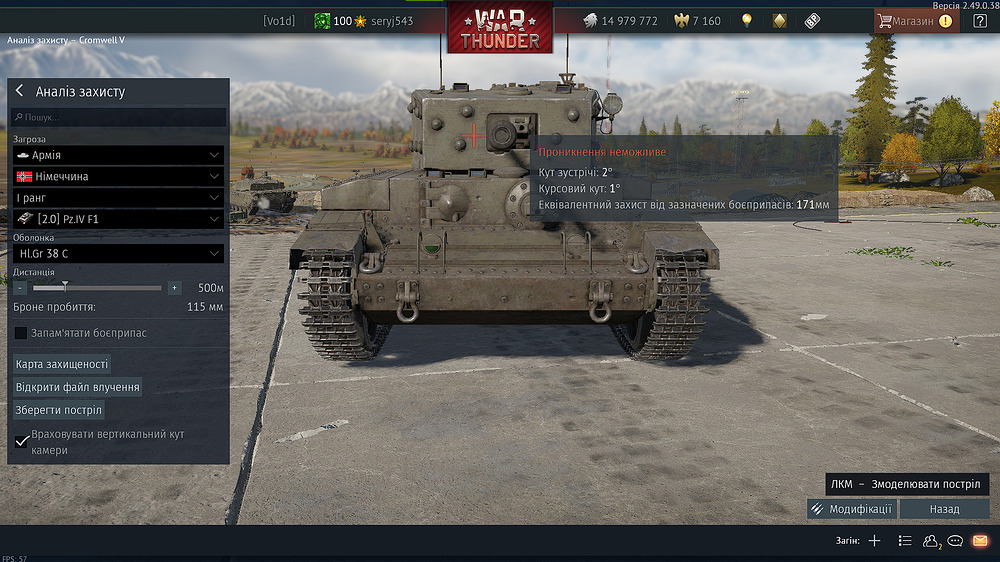Image resolution: width=1000 pixels, height=562 pixels.
Task: Toggle Враховувати вертикальний кут камери checkbox
Action: [x=21, y=442]
